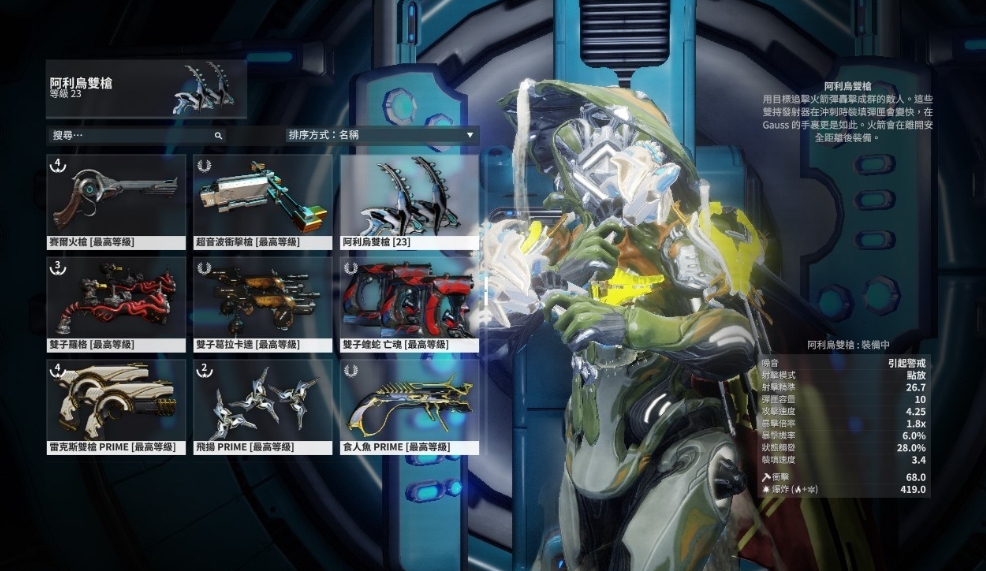
Task: Select the 阿利烏雙槍 [23] weapon tile
Action: (409, 201)
